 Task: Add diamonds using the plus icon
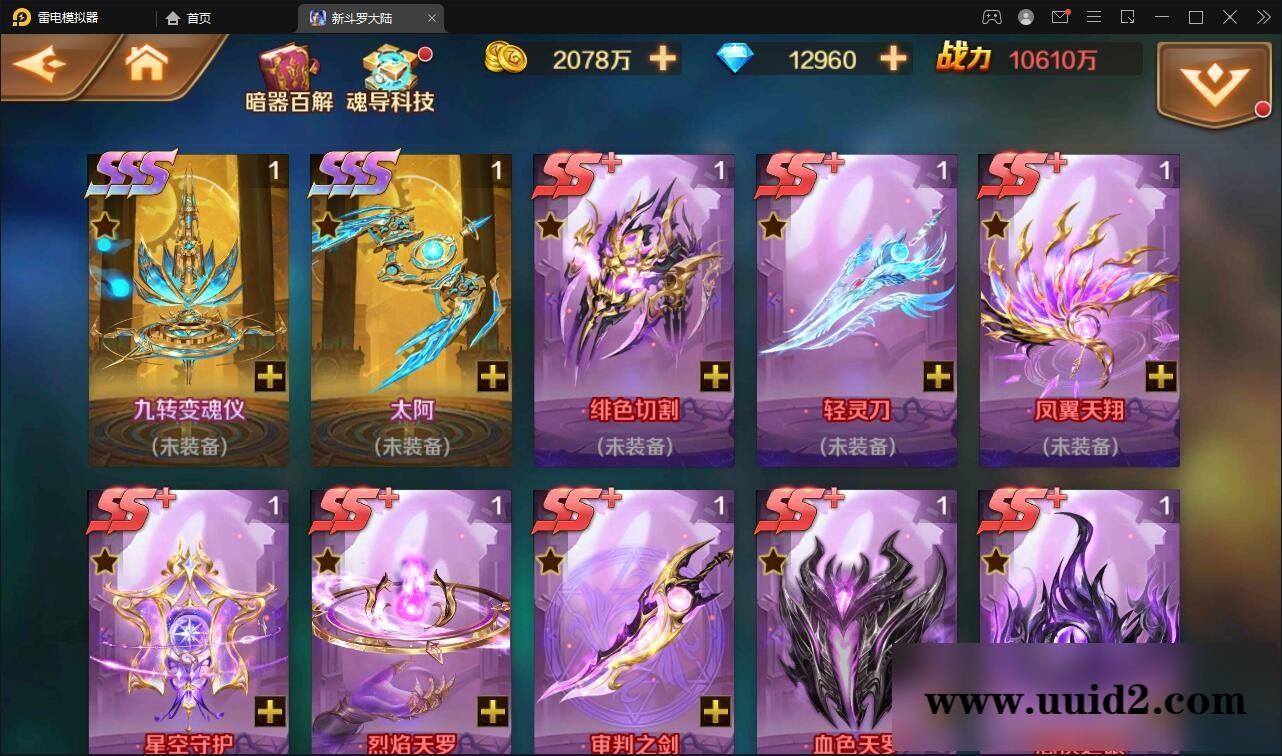click(891, 59)
